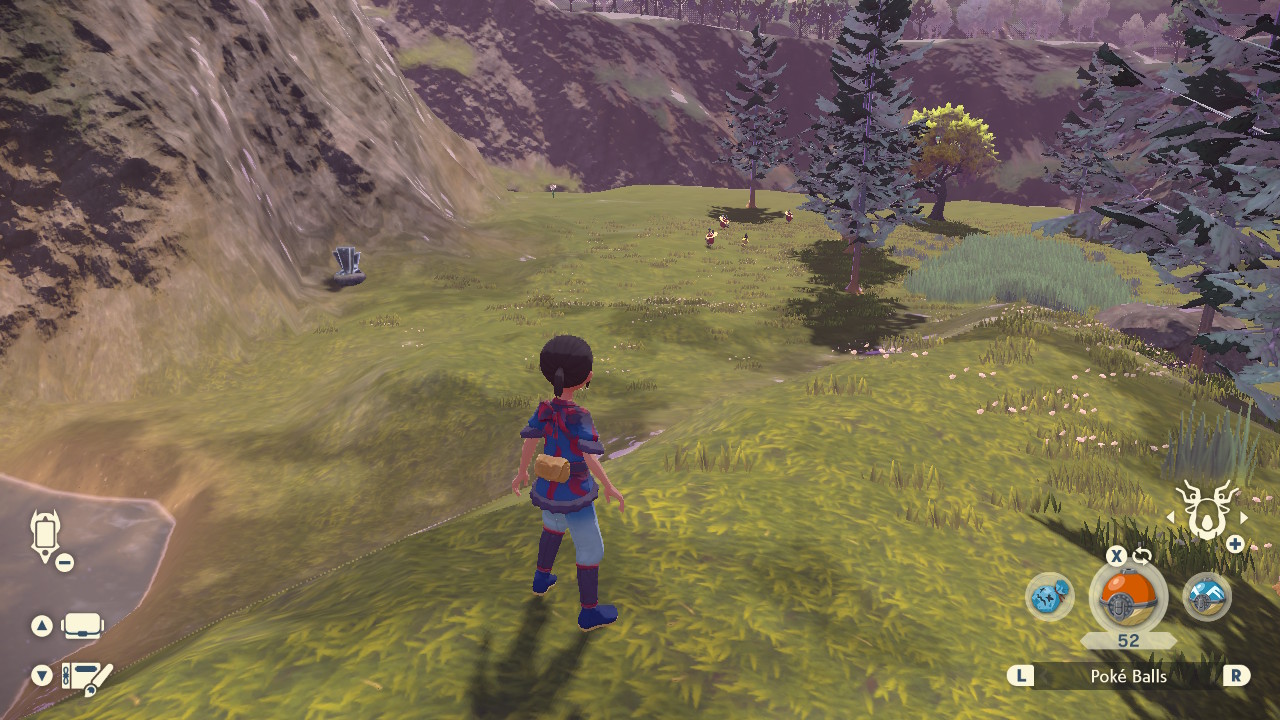1280x720 pixels.
Task: Cycle to the next ride with right arrow
Action: click(x=1244, y=517)
